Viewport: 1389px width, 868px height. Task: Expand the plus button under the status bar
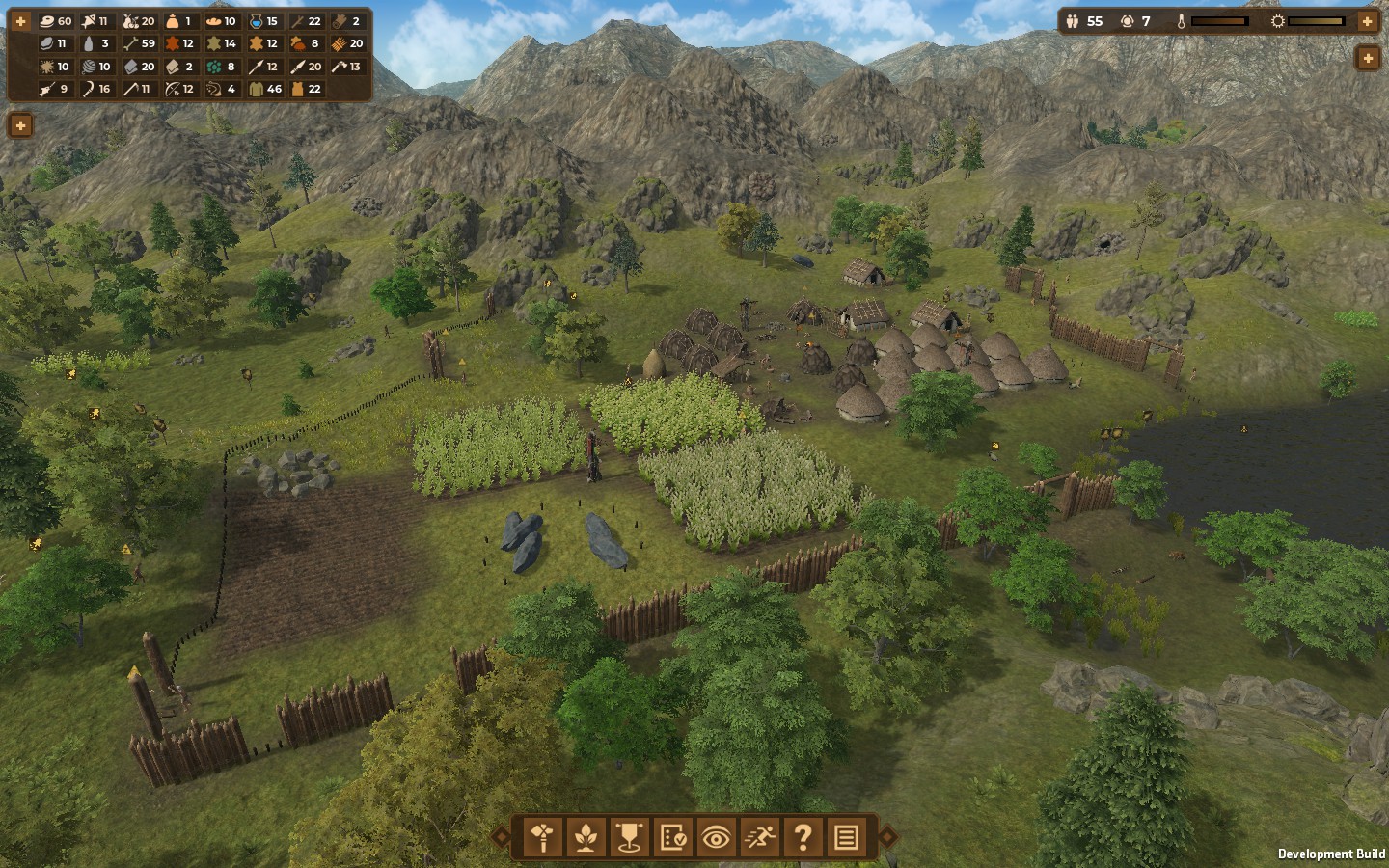(1367, 59)
